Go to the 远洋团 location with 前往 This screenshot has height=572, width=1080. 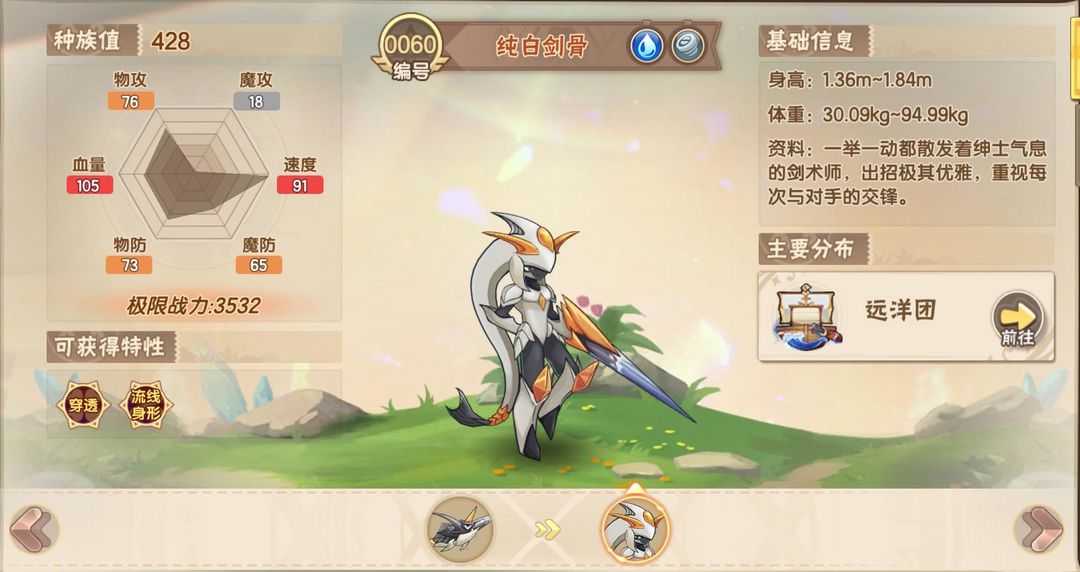[x=1017, y=319]
